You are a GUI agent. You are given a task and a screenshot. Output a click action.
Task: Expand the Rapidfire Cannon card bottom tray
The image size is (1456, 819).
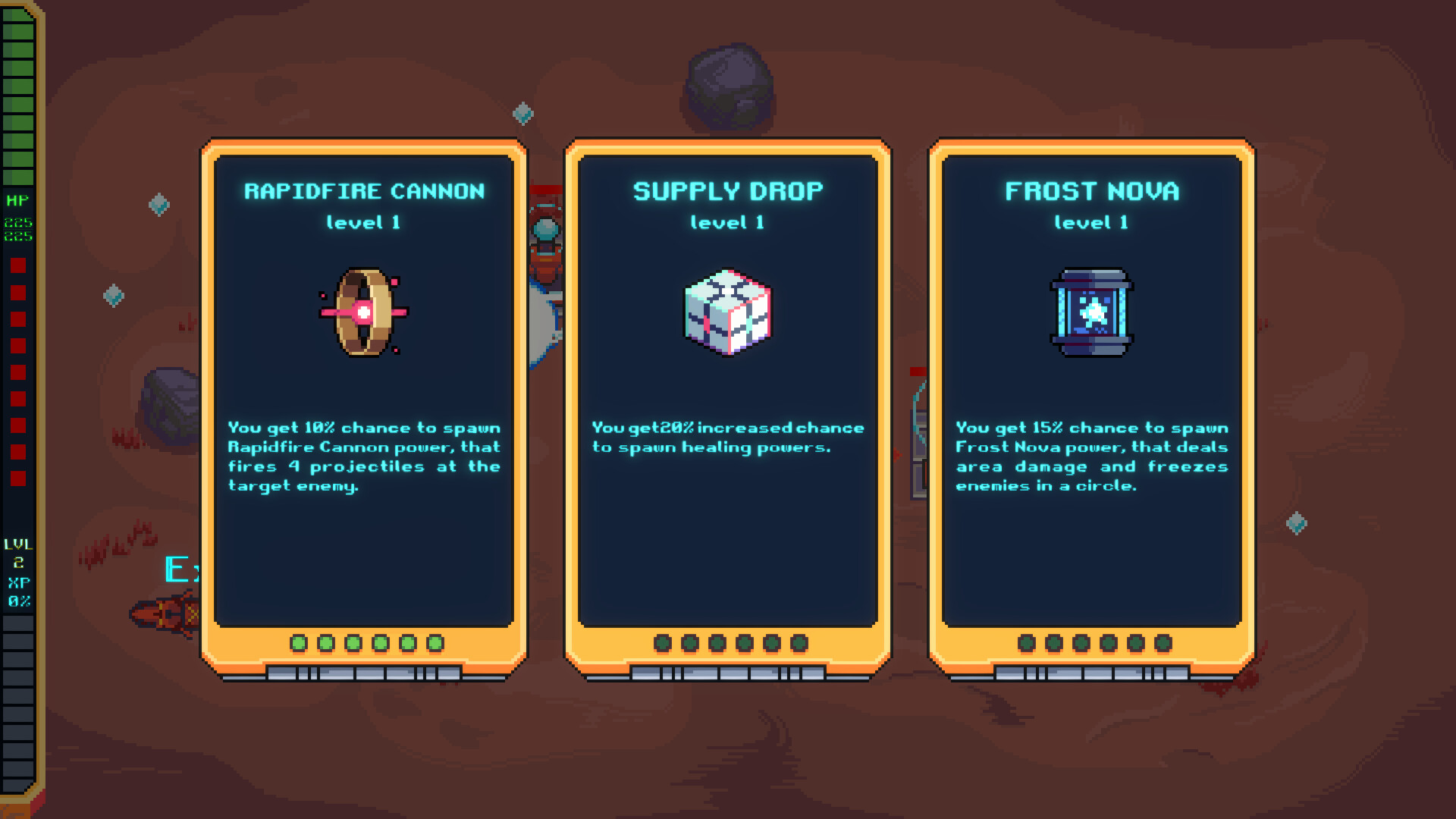coord(364,672)
